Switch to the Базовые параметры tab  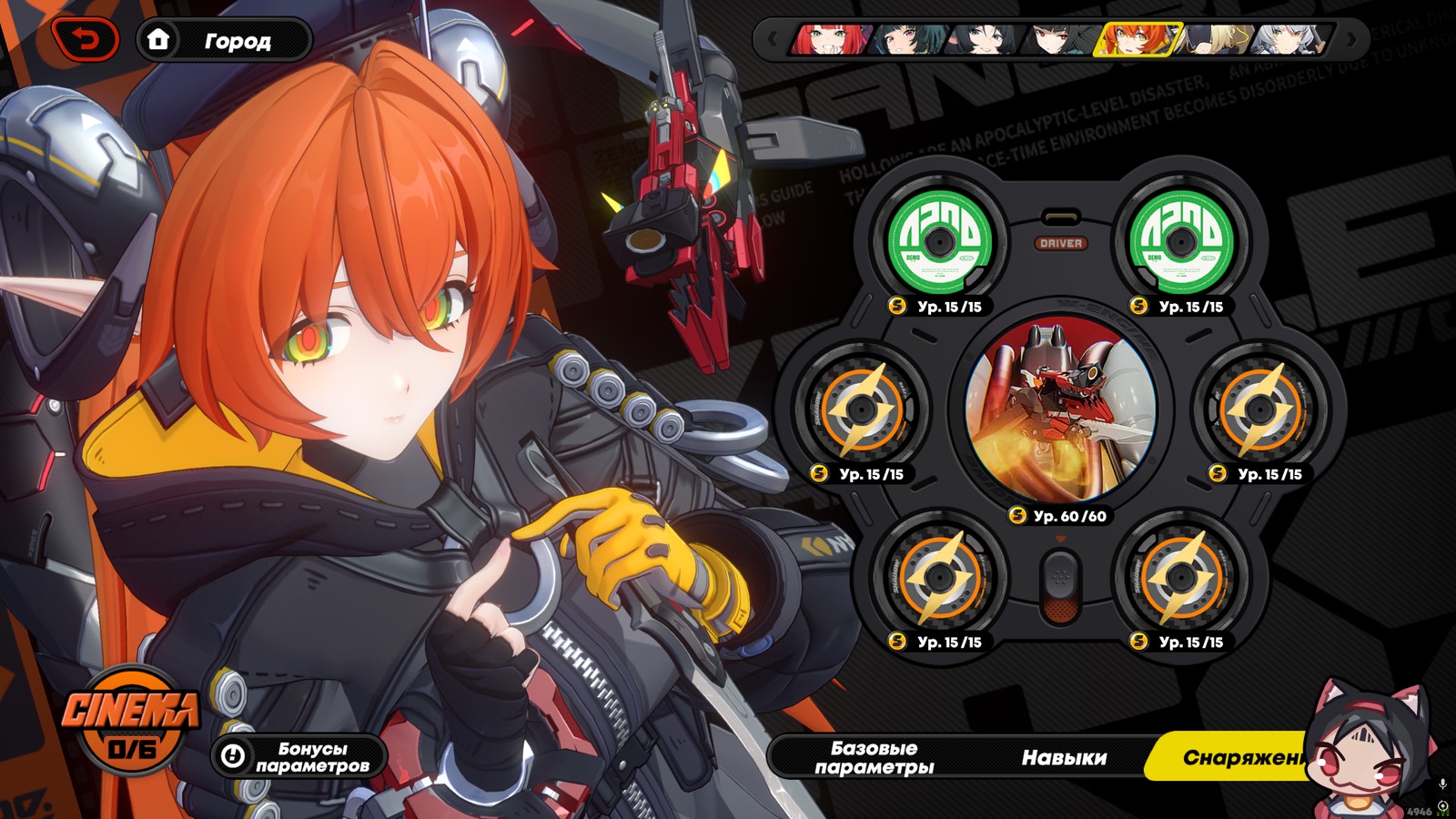tap(874, 757)
